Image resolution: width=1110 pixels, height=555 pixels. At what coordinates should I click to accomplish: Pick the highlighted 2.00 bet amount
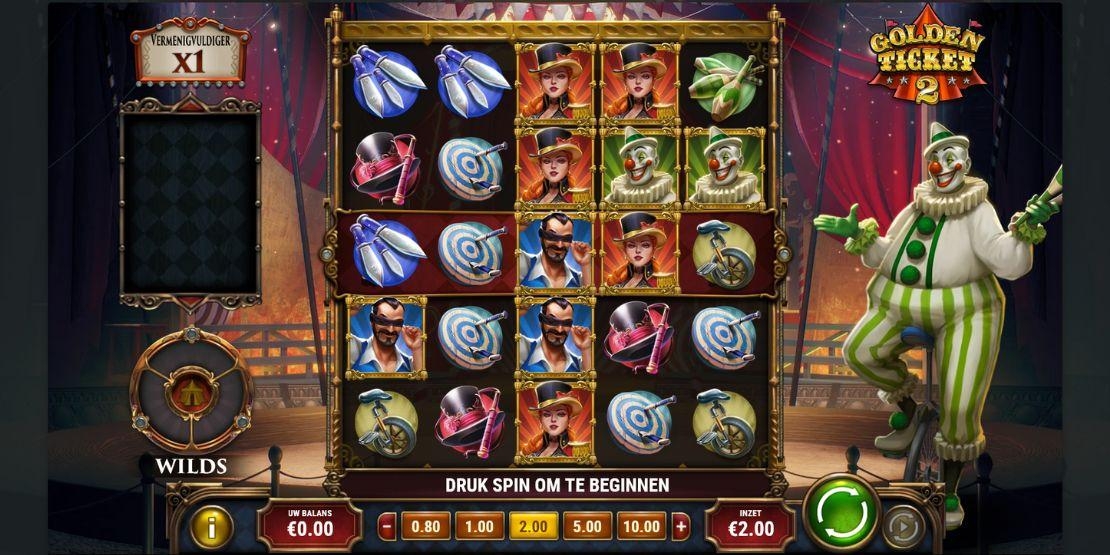(531, 526)
